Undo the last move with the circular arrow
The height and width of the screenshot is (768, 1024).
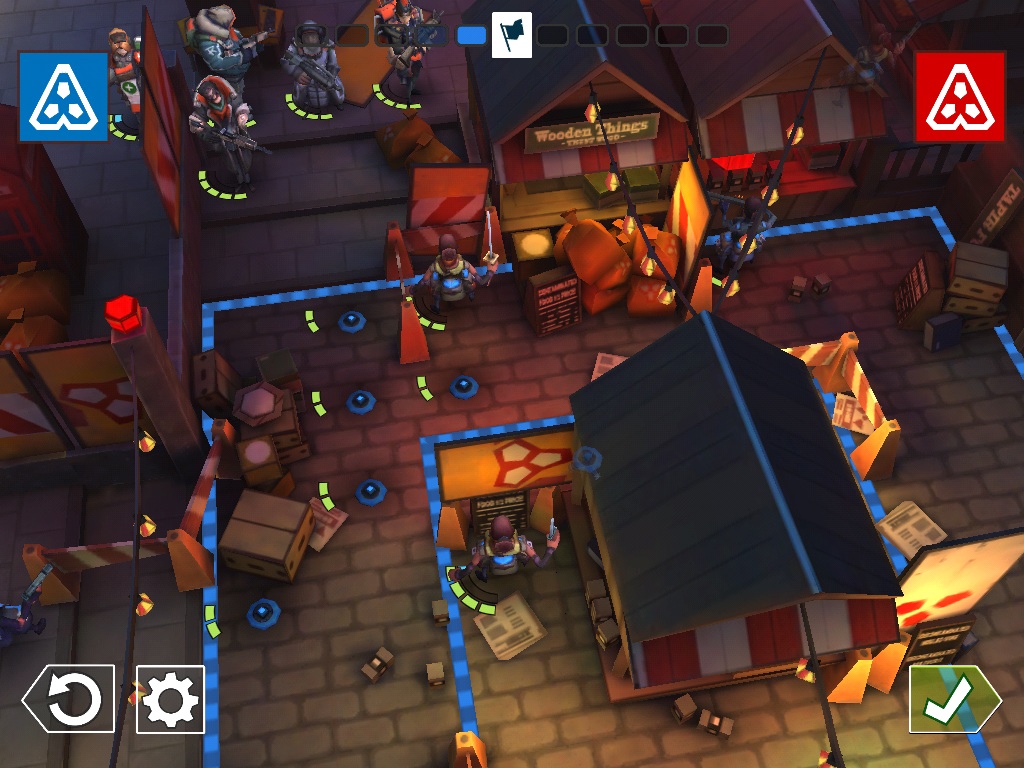point(71,699)
